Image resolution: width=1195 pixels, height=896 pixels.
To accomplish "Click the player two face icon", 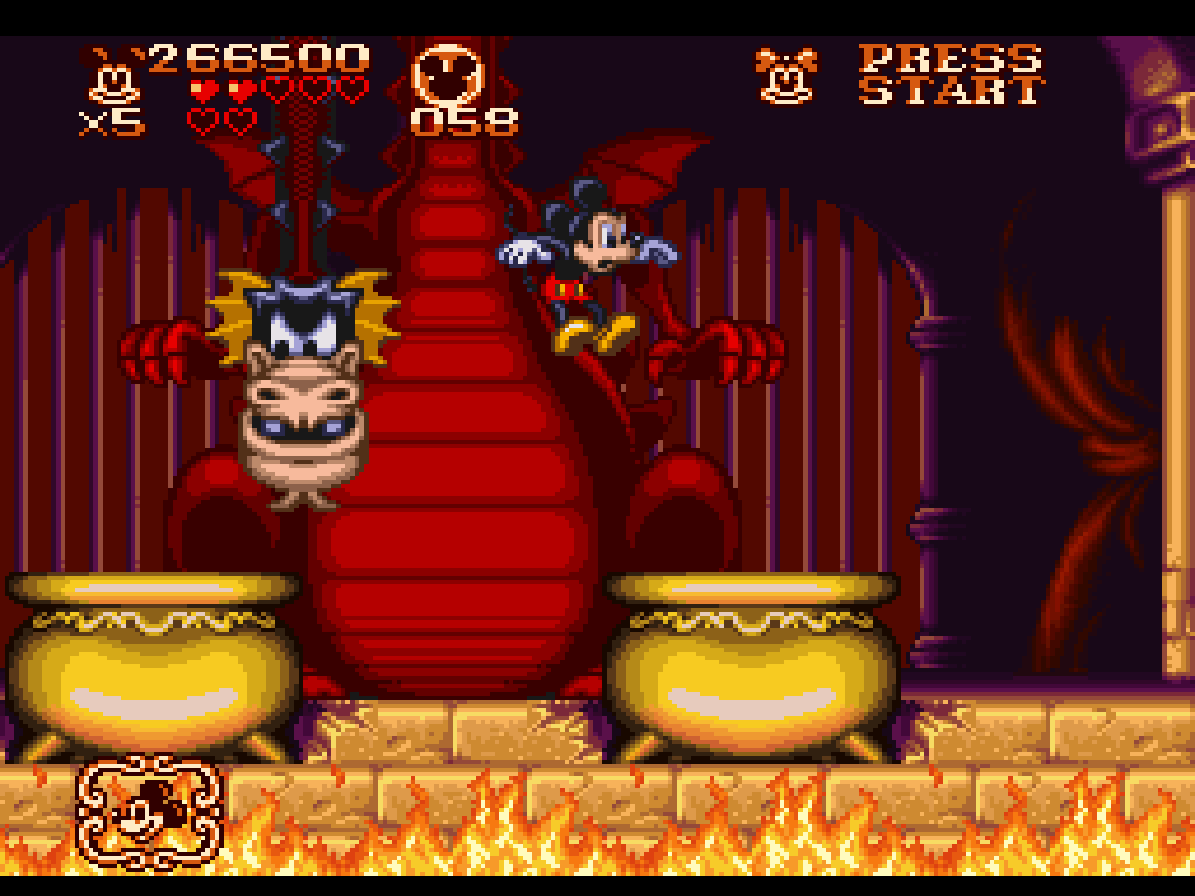I will (x=787, y=76).
